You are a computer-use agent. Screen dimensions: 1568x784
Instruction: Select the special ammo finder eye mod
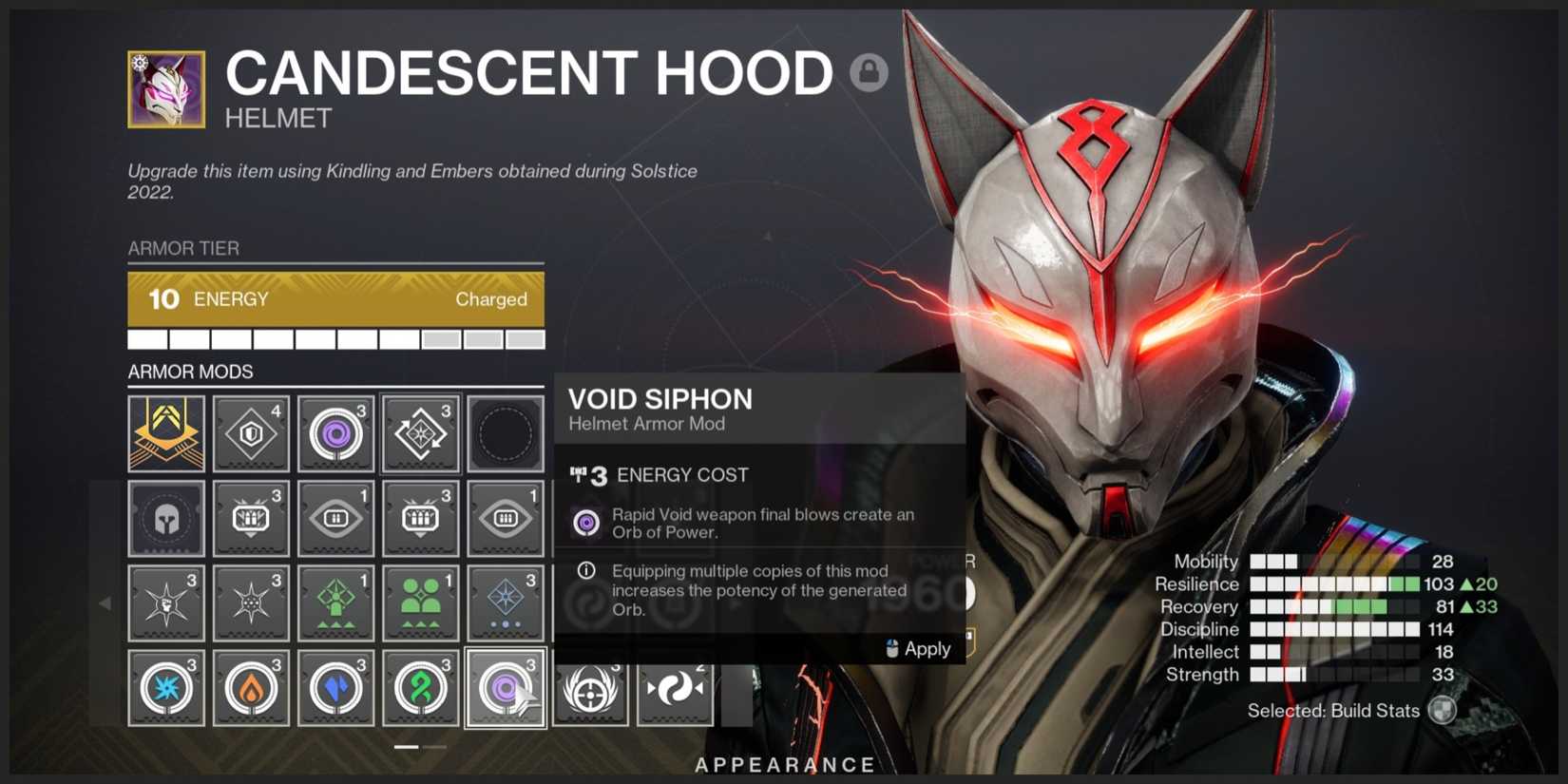coord(335,520)
